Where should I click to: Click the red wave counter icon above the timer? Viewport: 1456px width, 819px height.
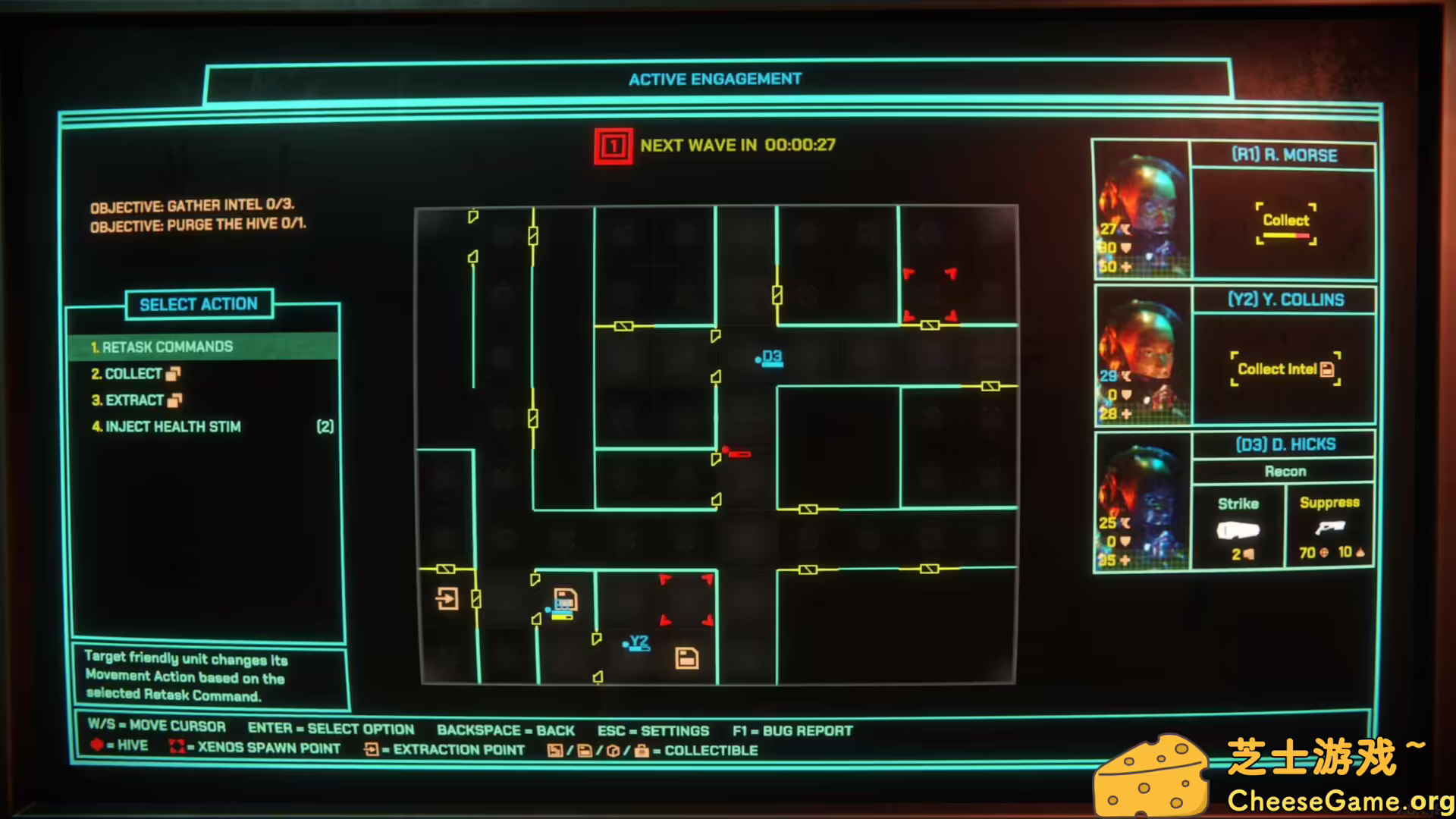pos(613,145)
